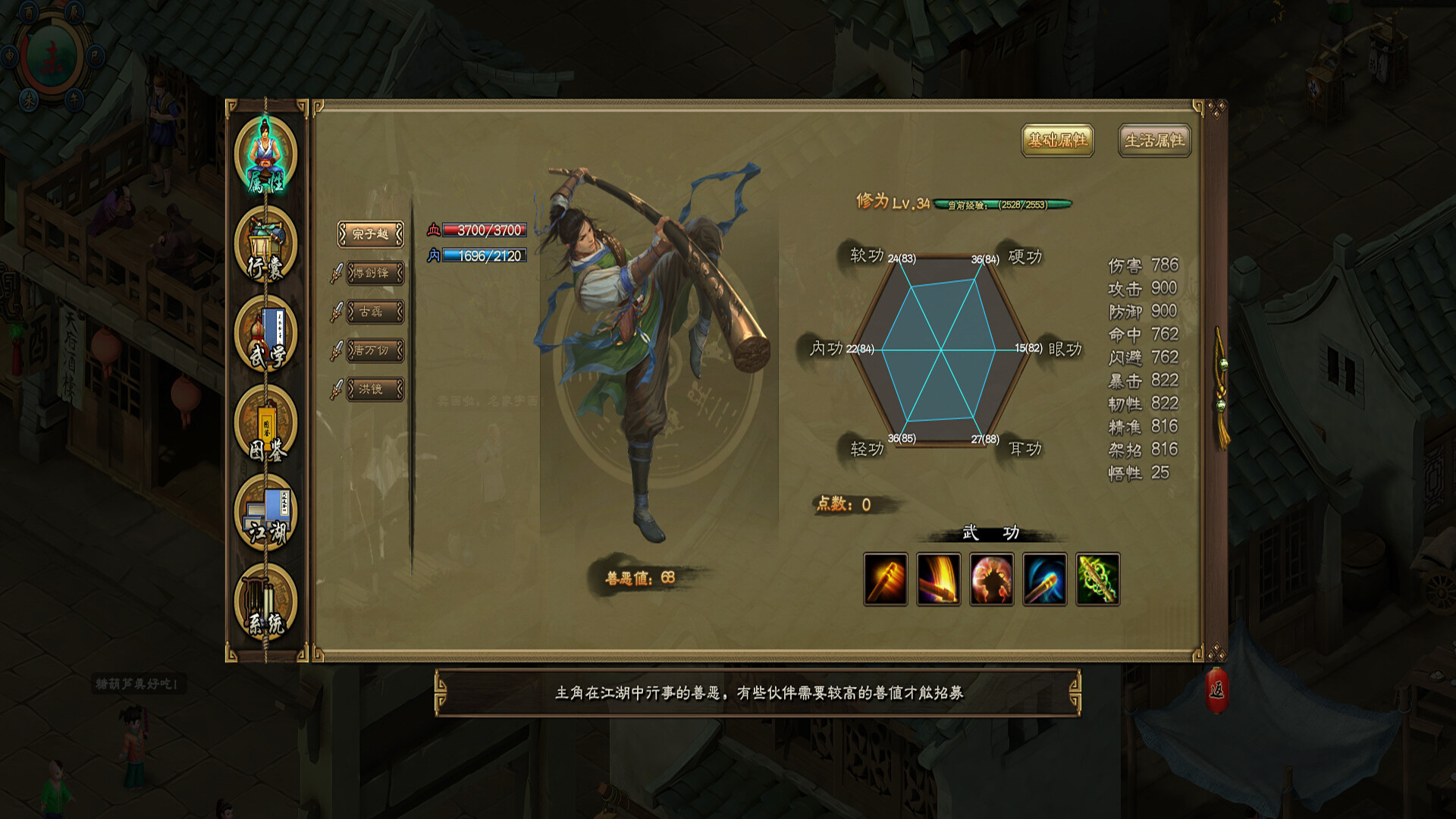Select the fiery orb silhouette skill
This screenshot has height=819, width=1456.
[x=992, y=579]
